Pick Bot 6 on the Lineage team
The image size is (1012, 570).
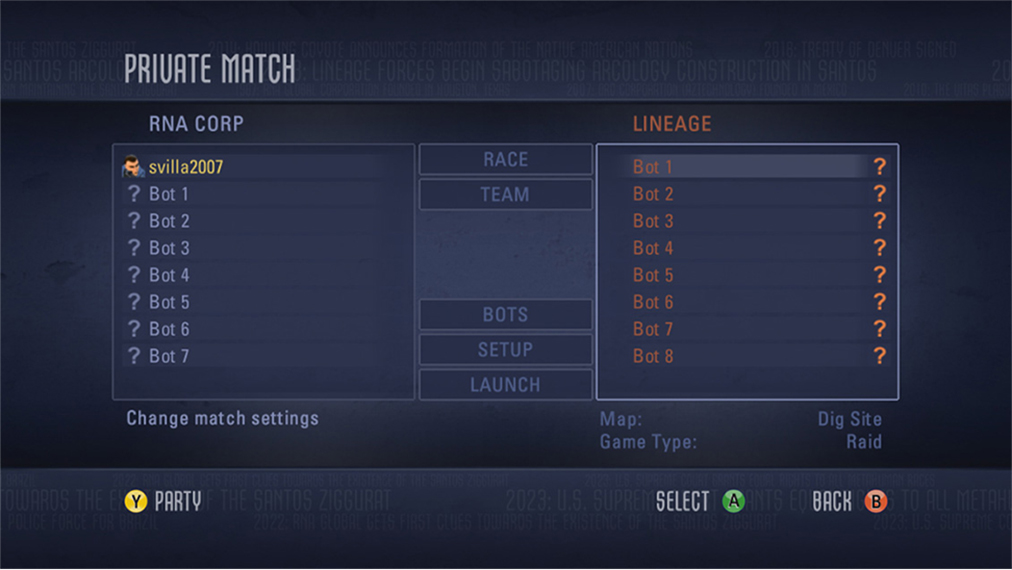[x=653, y=302]
